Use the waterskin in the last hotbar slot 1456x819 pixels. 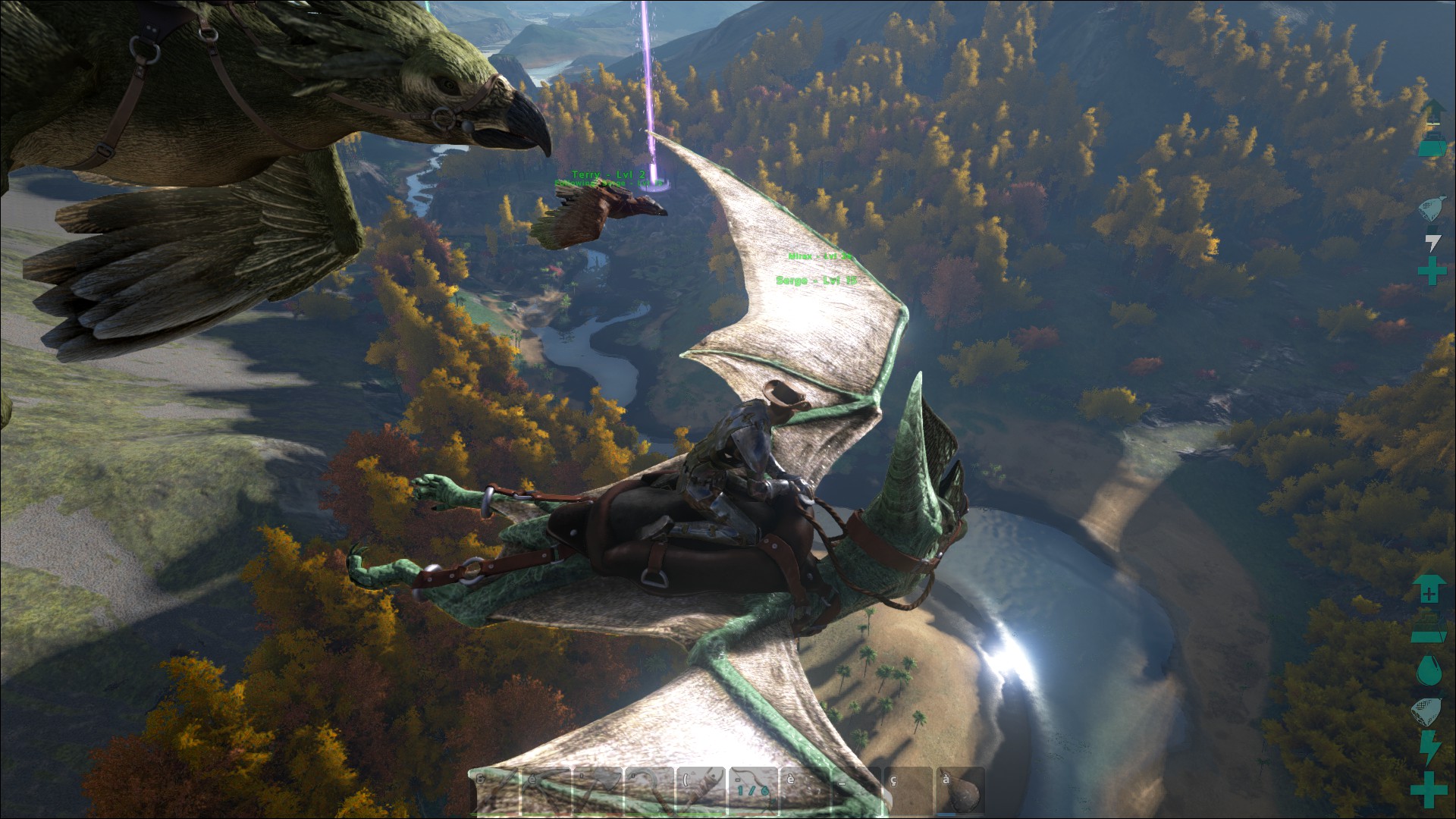(962, 791)
